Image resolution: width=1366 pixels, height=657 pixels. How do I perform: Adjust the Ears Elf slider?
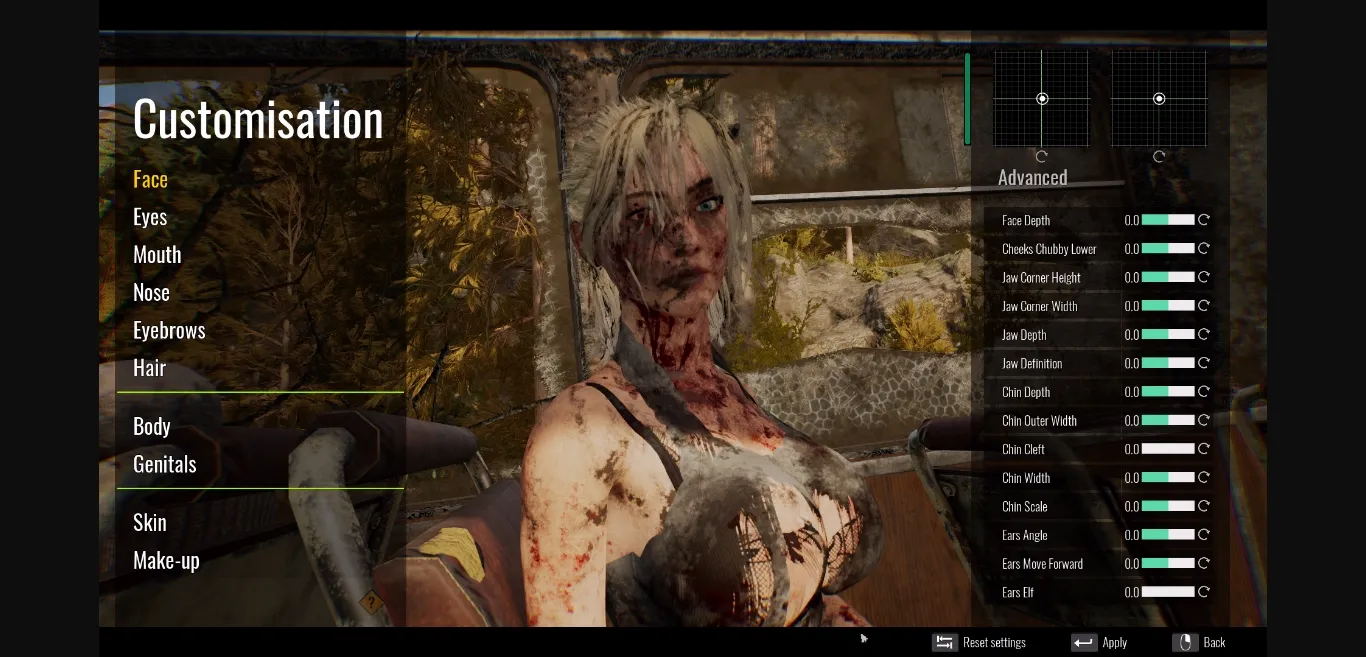(1168, 592)
